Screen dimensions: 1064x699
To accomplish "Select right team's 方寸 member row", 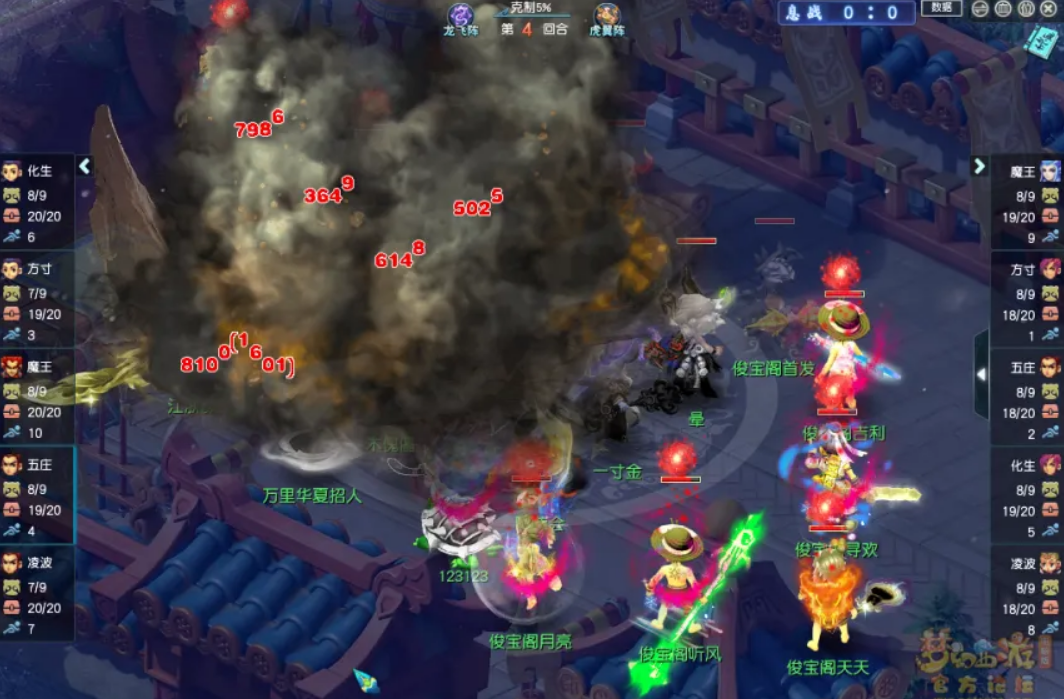I will coord(1027,300).
